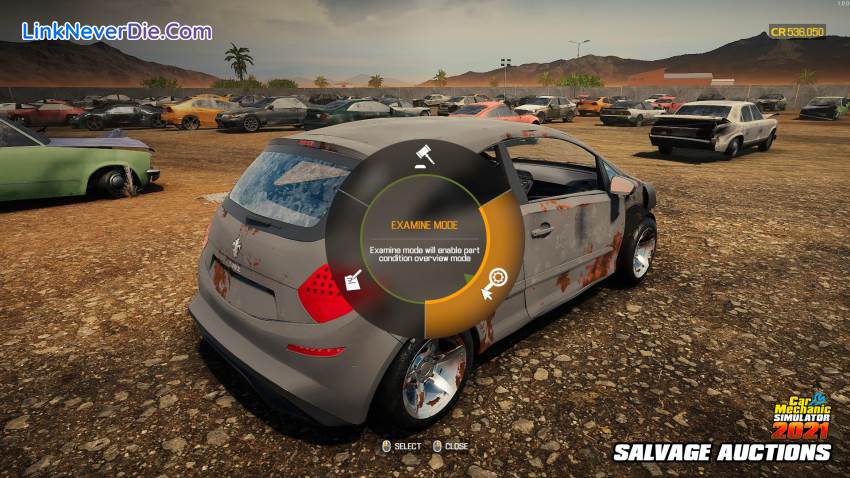Close the radial menu via Close label

coord(450,446)
